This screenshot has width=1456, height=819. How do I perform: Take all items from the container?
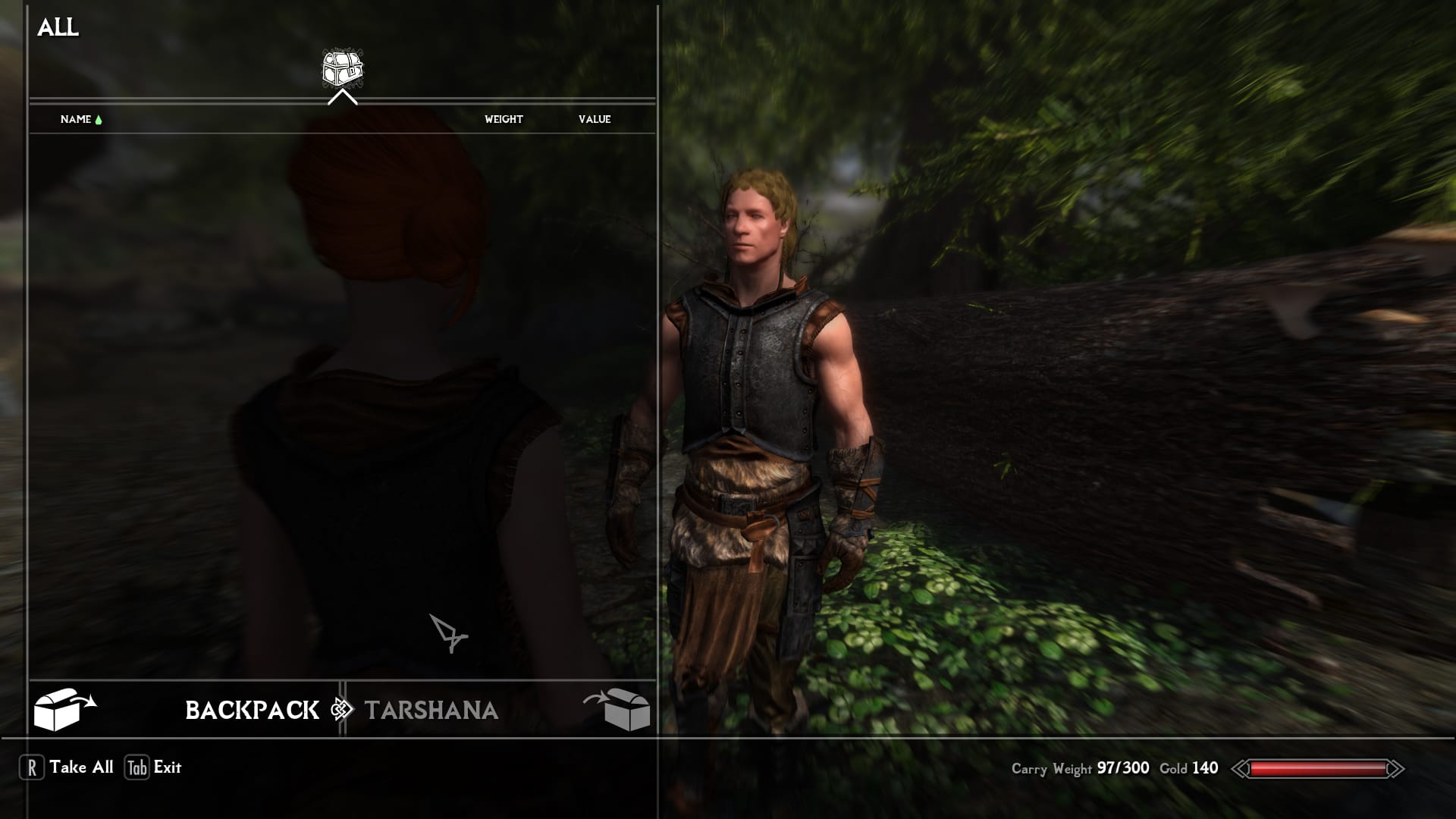(x=67, y=767)
